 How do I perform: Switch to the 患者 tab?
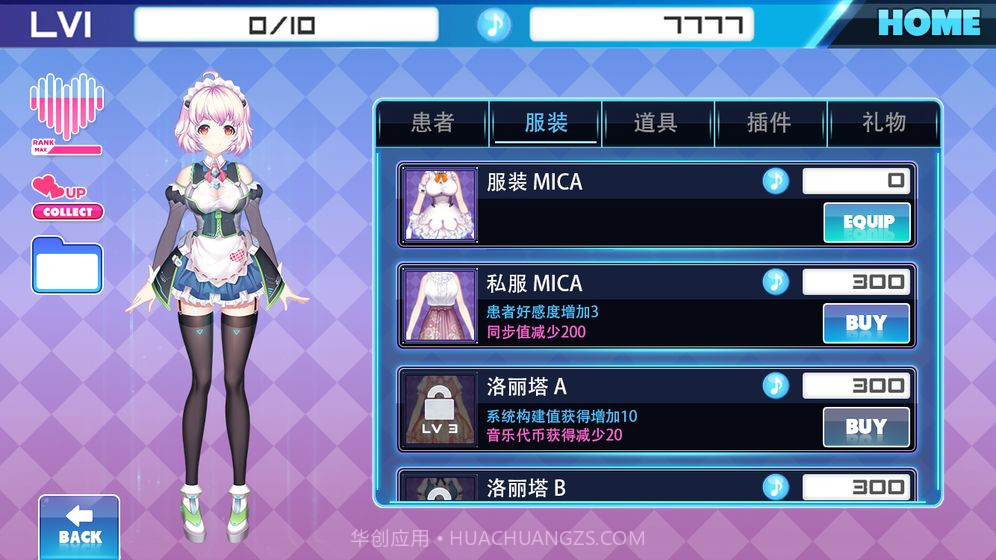[x=433, y=123]
